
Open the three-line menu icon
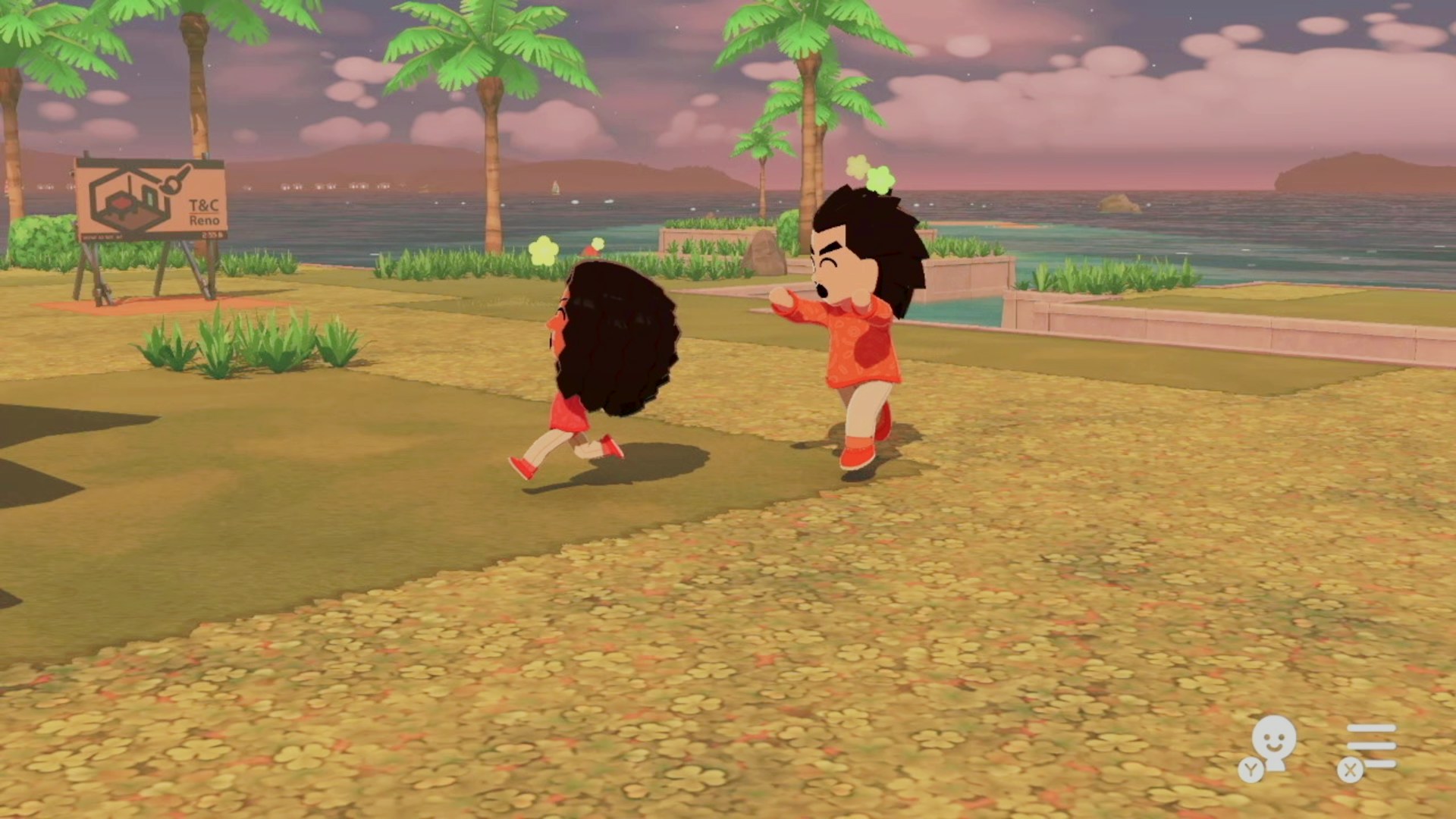click(x=1370, y=746)
